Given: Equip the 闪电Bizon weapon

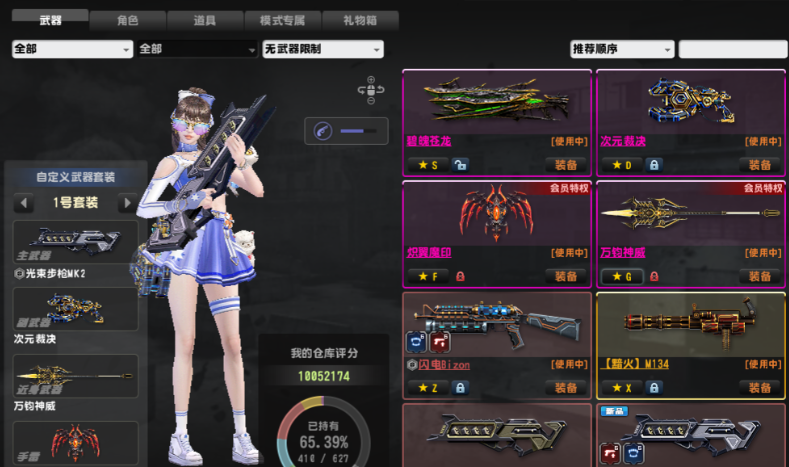Looking at the screenshot, I should [x=566, y=387].
